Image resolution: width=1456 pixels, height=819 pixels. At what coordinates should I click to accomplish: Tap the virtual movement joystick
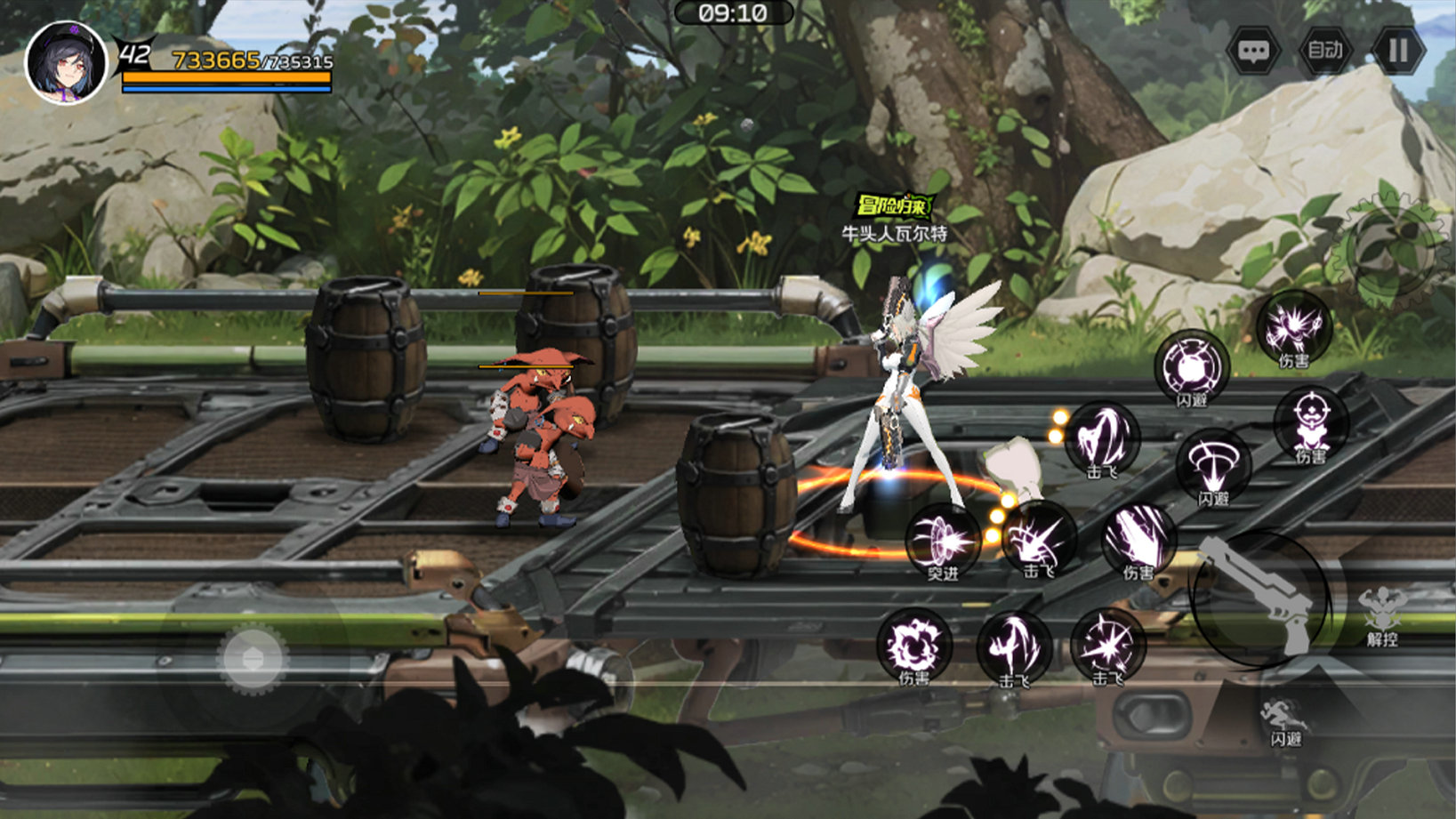(253, 659)
